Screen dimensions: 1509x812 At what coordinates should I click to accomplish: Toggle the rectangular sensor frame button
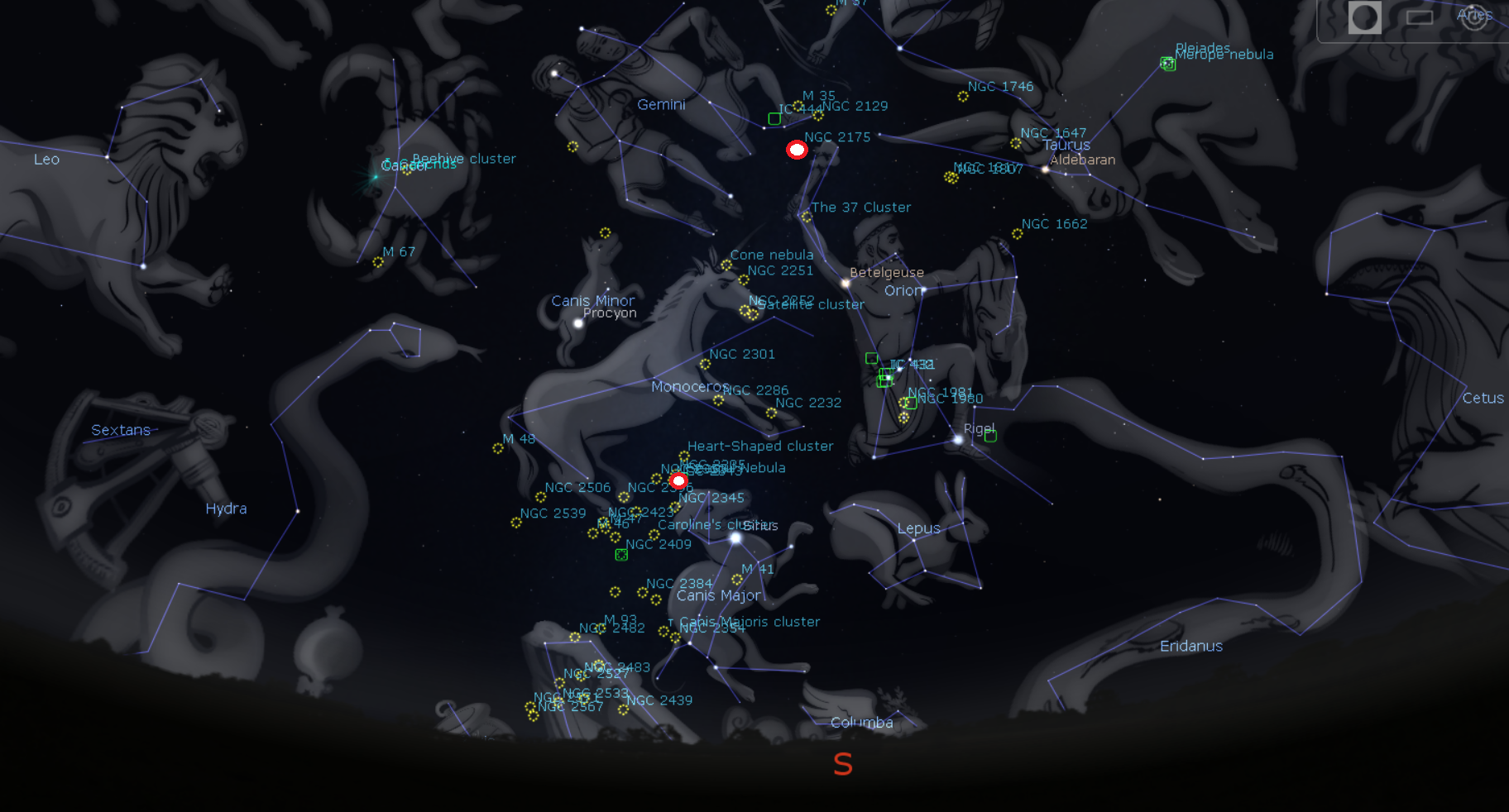pos(1420,17)
